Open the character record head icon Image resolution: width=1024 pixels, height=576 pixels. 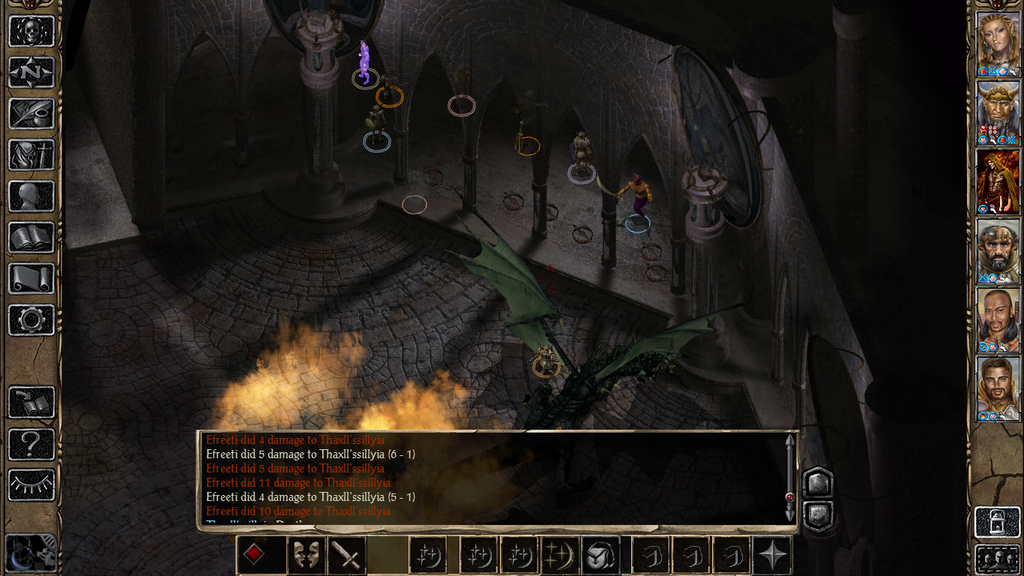coord(31,196)
